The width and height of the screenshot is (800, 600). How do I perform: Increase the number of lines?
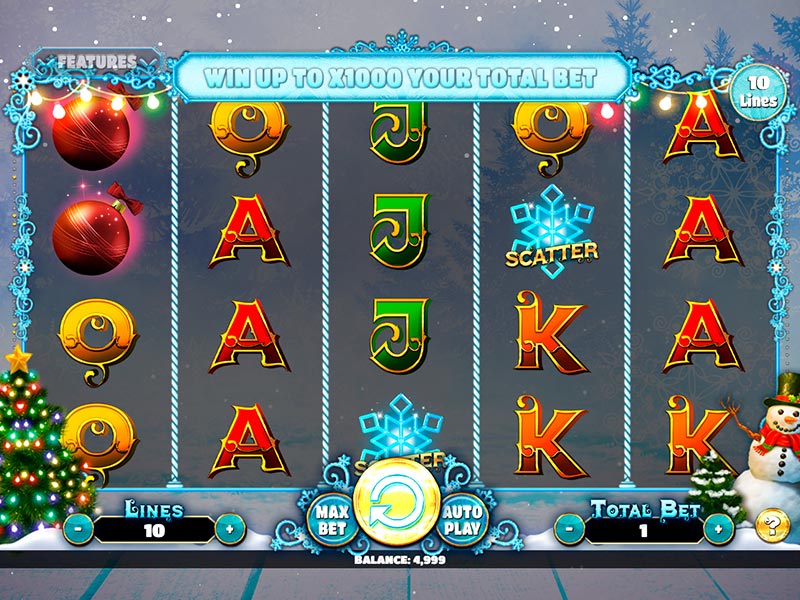pyautogui.click(x=231, y=528)
